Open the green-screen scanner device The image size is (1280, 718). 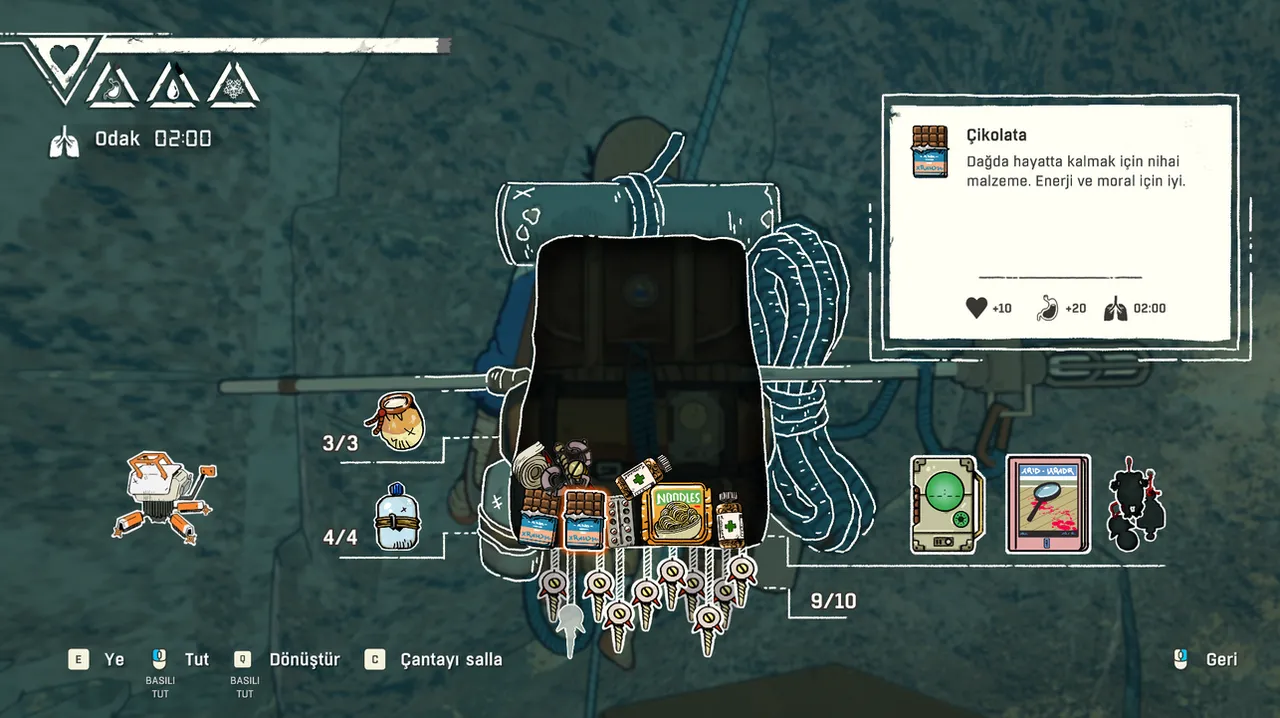946,505
